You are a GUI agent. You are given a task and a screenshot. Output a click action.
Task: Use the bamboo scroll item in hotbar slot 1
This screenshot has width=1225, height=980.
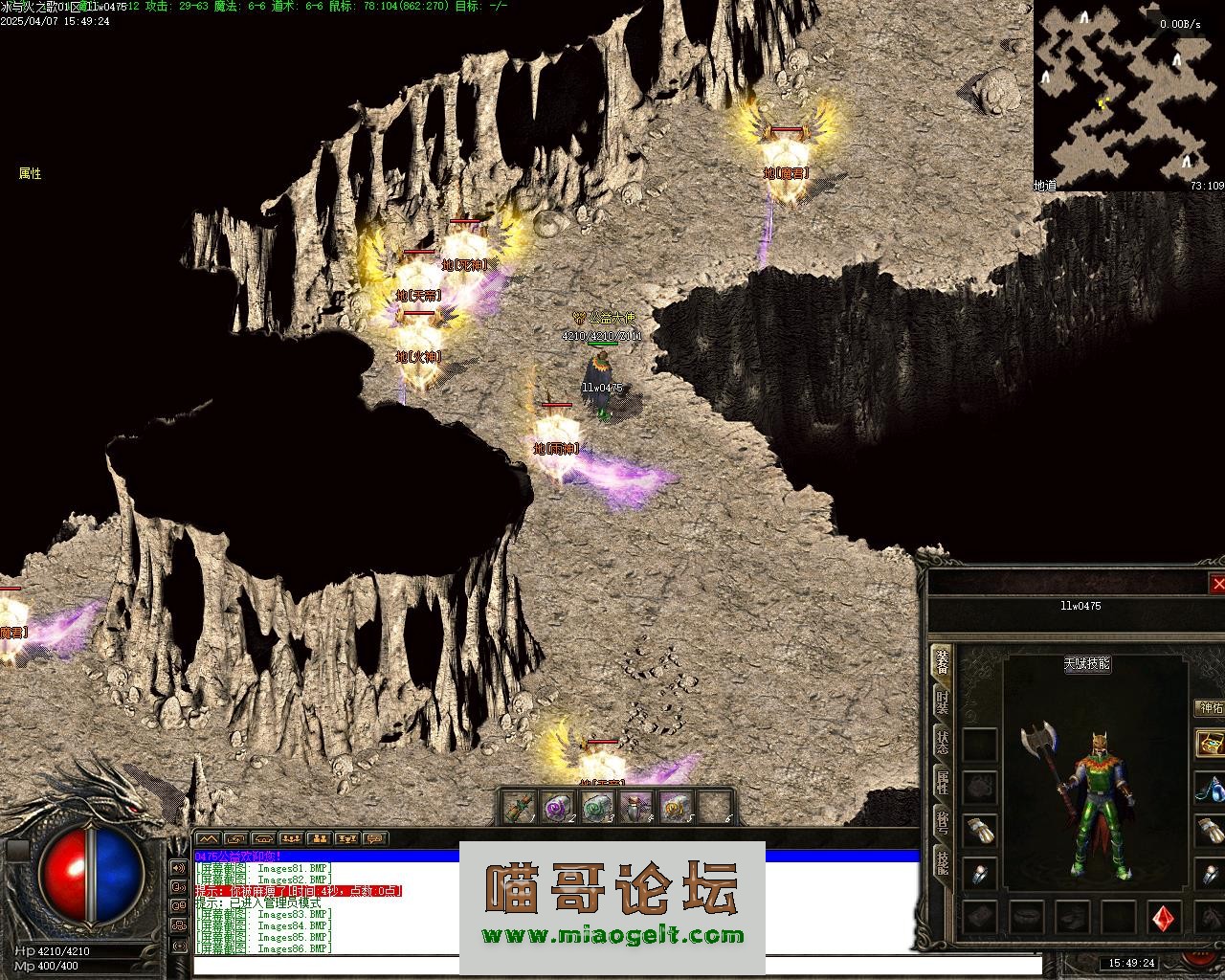(x=518, y=808)
